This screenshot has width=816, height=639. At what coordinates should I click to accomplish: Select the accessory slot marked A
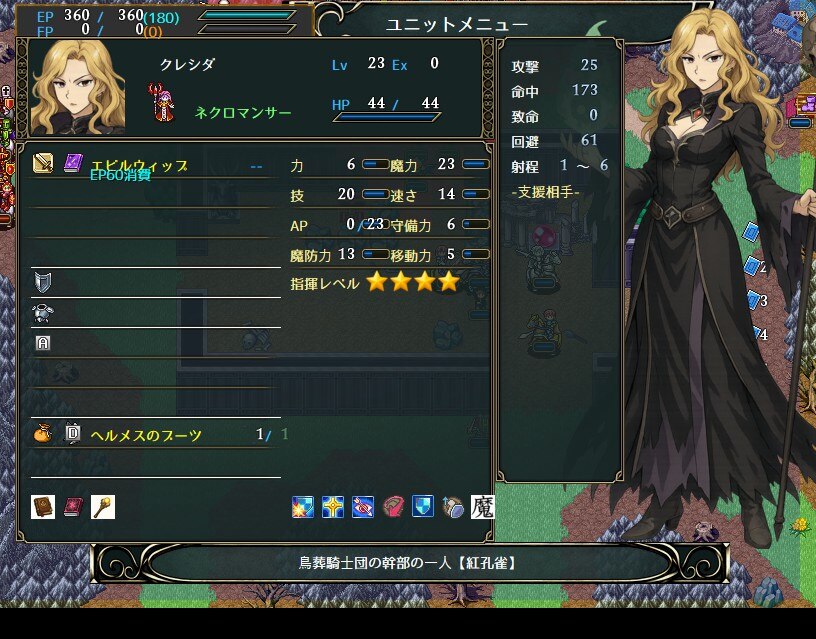(42, 343)
